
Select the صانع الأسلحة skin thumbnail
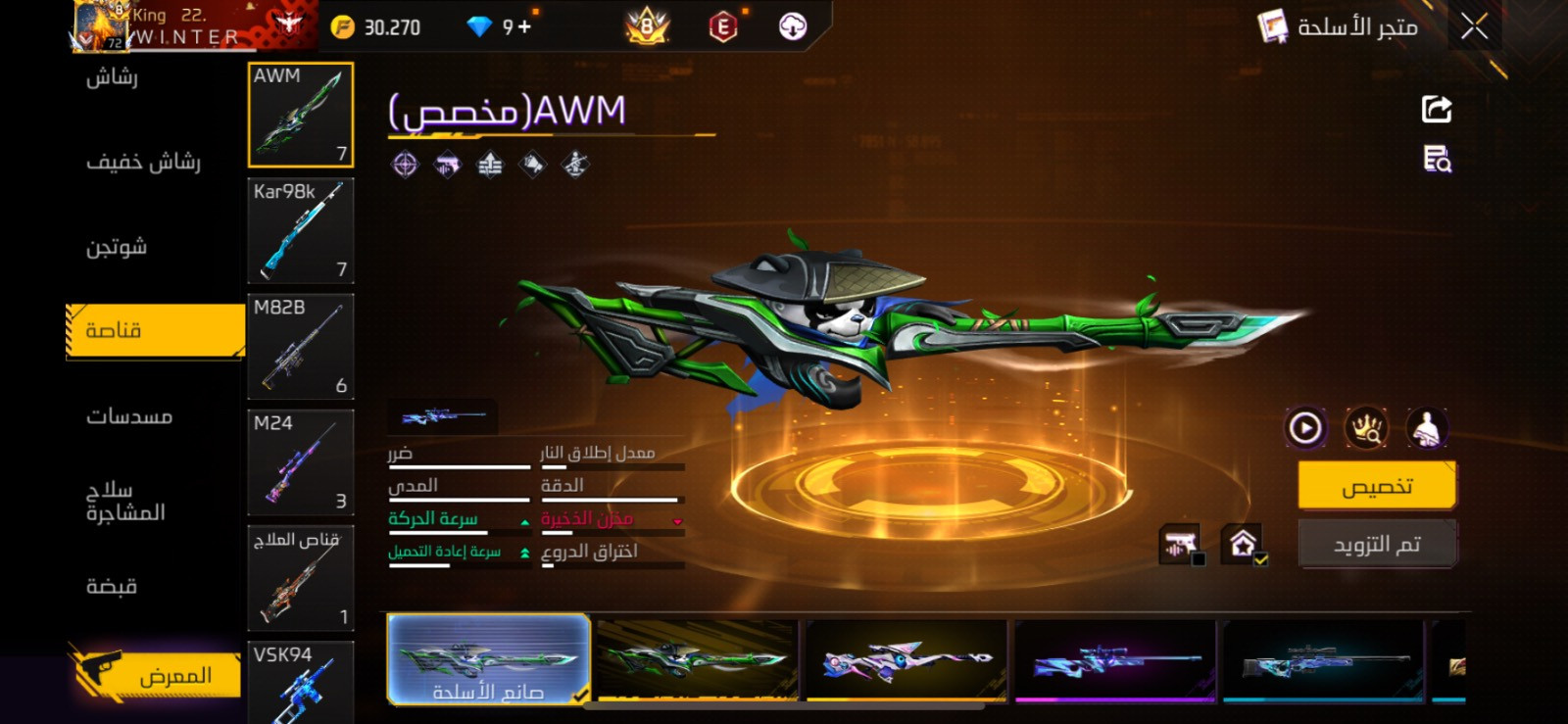click(488, 659)
